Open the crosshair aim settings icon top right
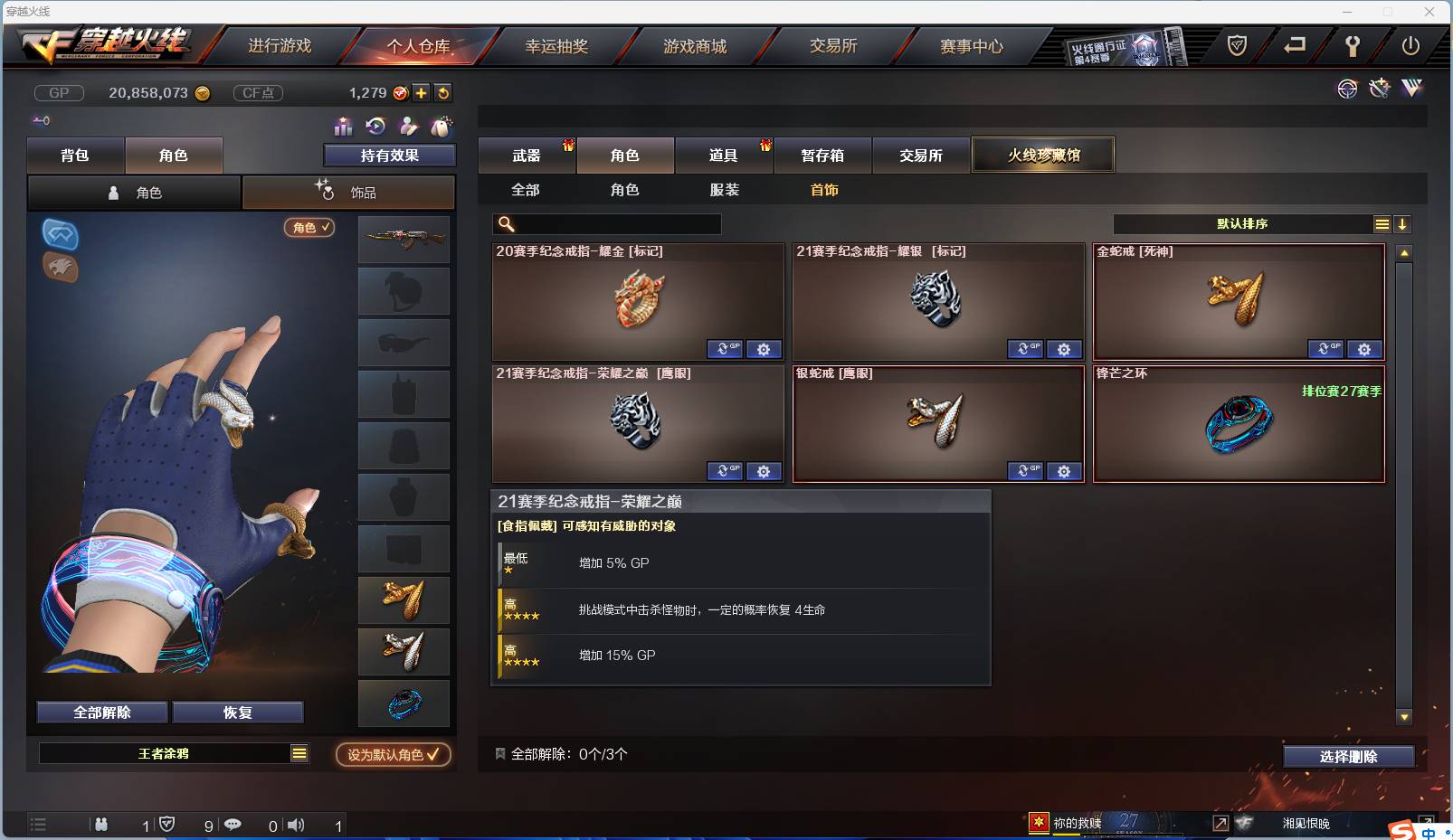This screenshot has height=840, width=1453. point(1348,89)
